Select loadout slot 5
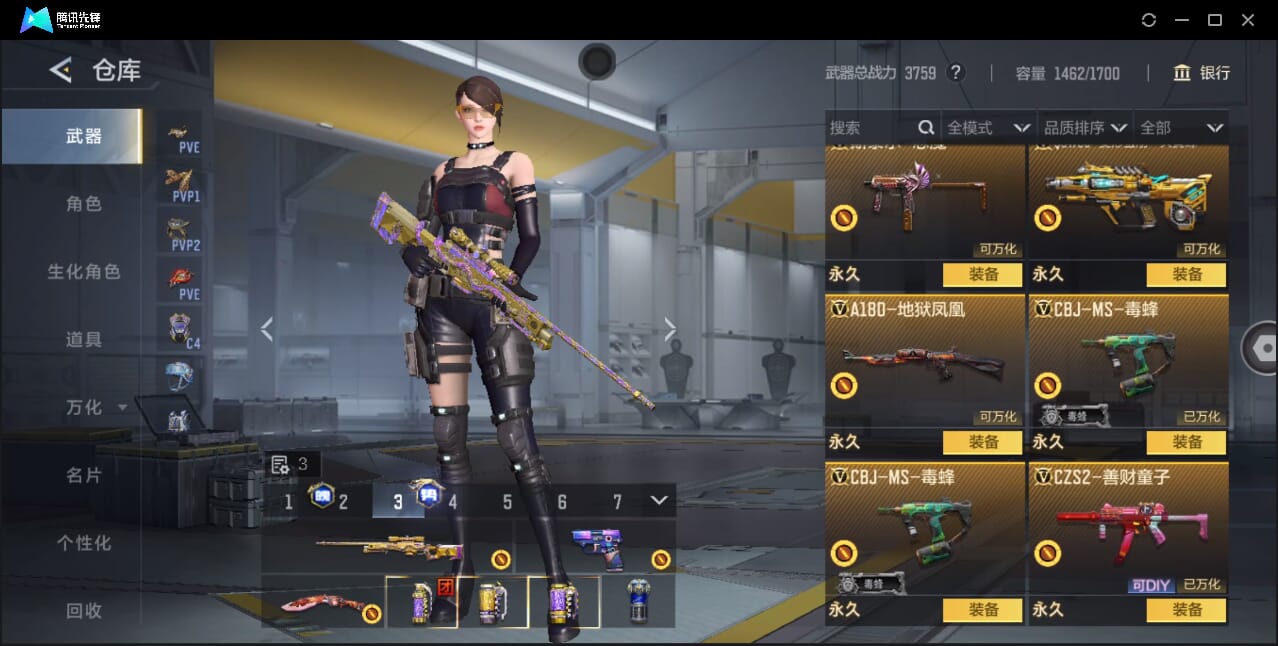The image size is (1278, 646). click(507, 502)
